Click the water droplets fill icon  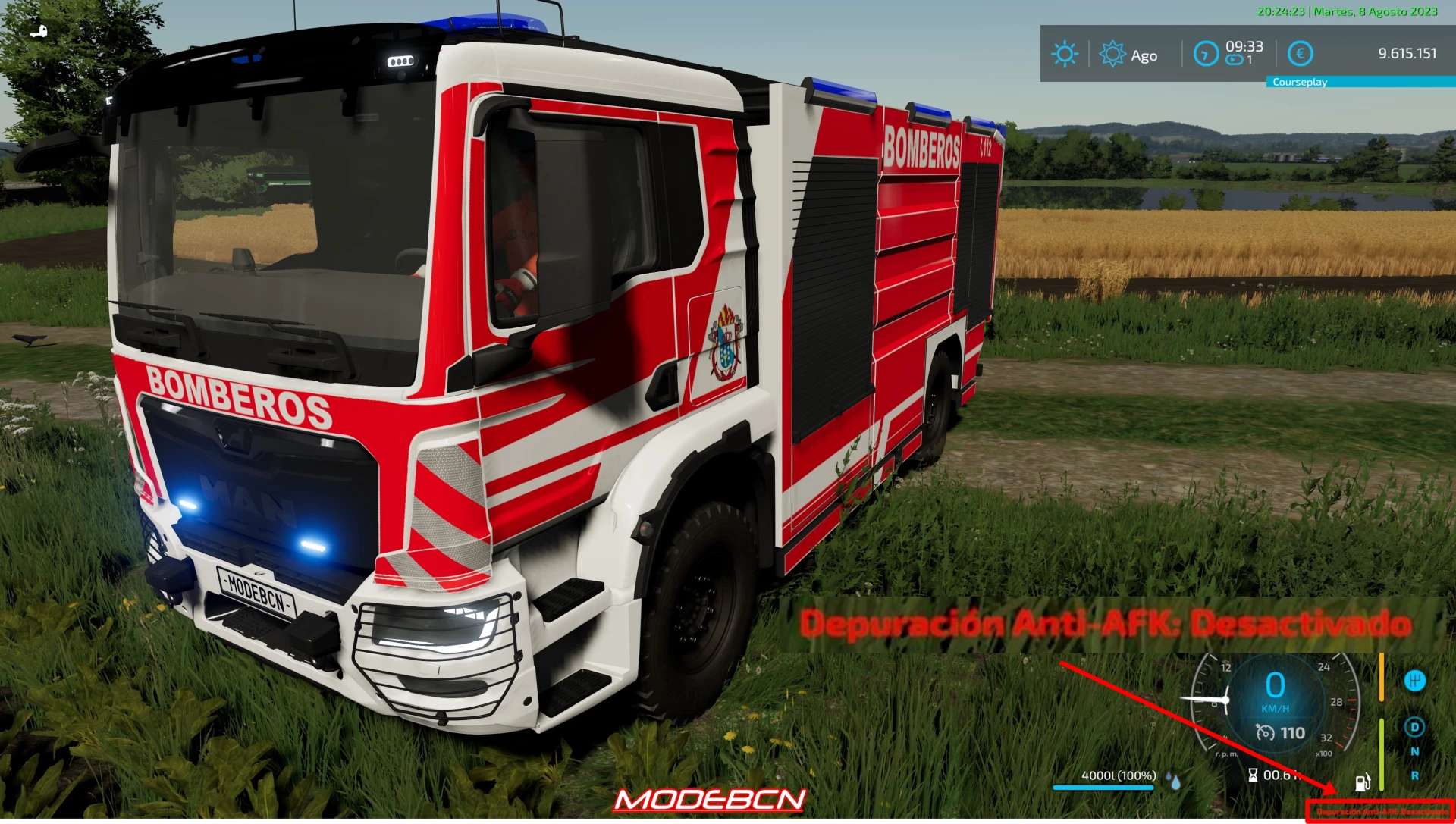click(x=1175, y=782)
